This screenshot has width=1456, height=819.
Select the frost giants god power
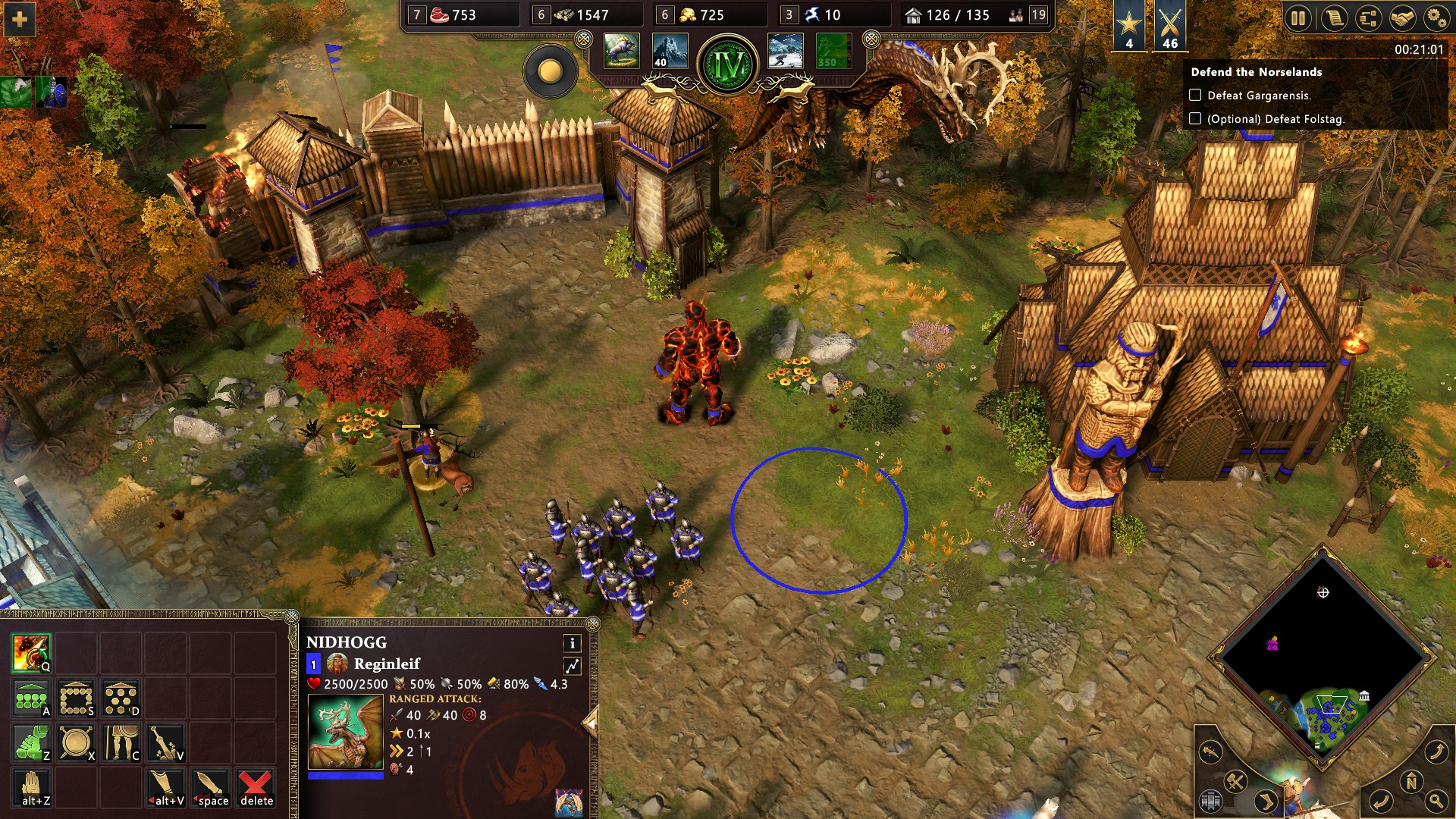coord(785,52)
